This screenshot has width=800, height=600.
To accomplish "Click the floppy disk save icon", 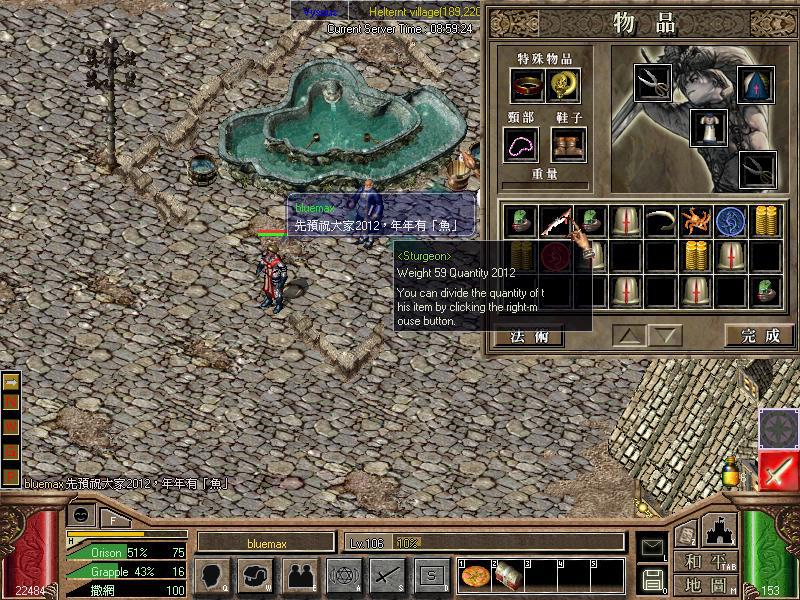I will (x=652, y=579).
